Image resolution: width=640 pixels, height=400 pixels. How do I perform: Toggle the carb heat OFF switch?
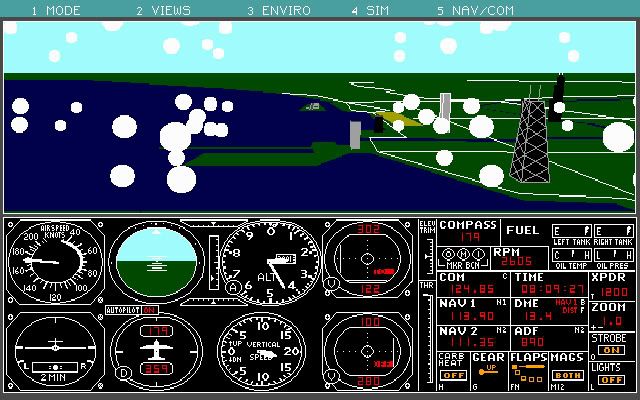coord(453,376)
